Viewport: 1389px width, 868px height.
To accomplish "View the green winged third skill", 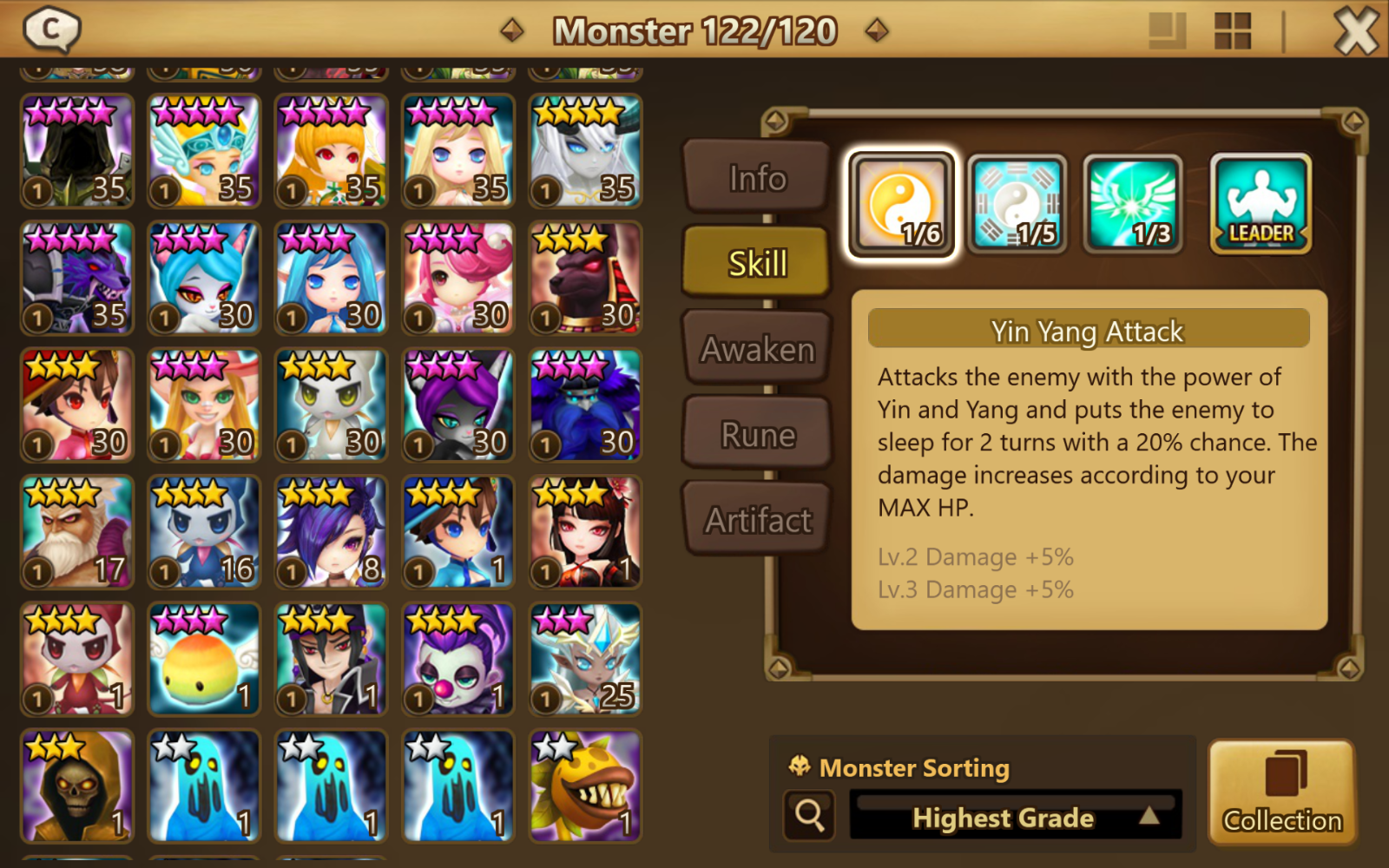I will click(1133, 205).
